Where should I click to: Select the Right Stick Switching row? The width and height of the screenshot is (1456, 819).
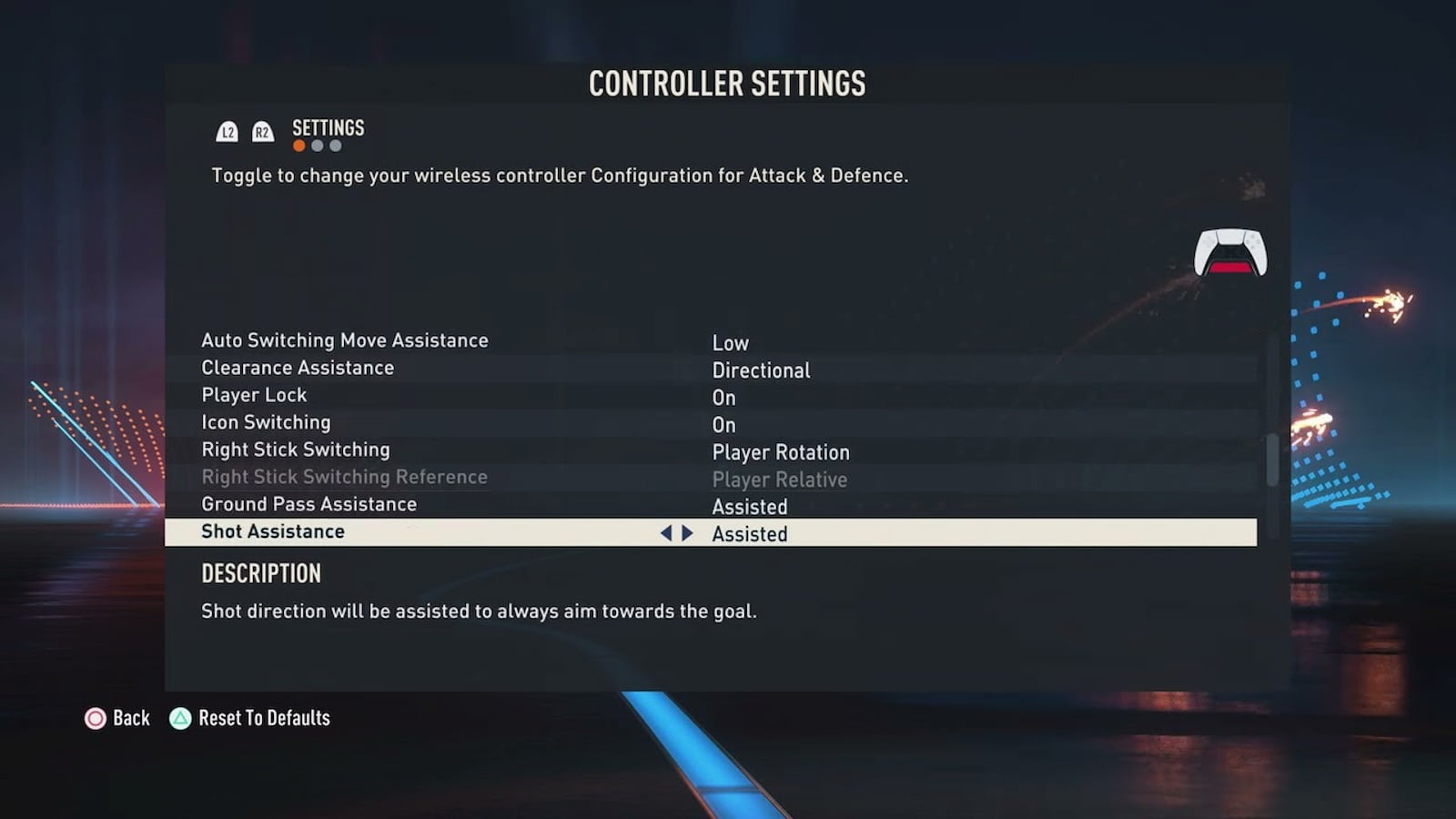click(x=296, y=450)
